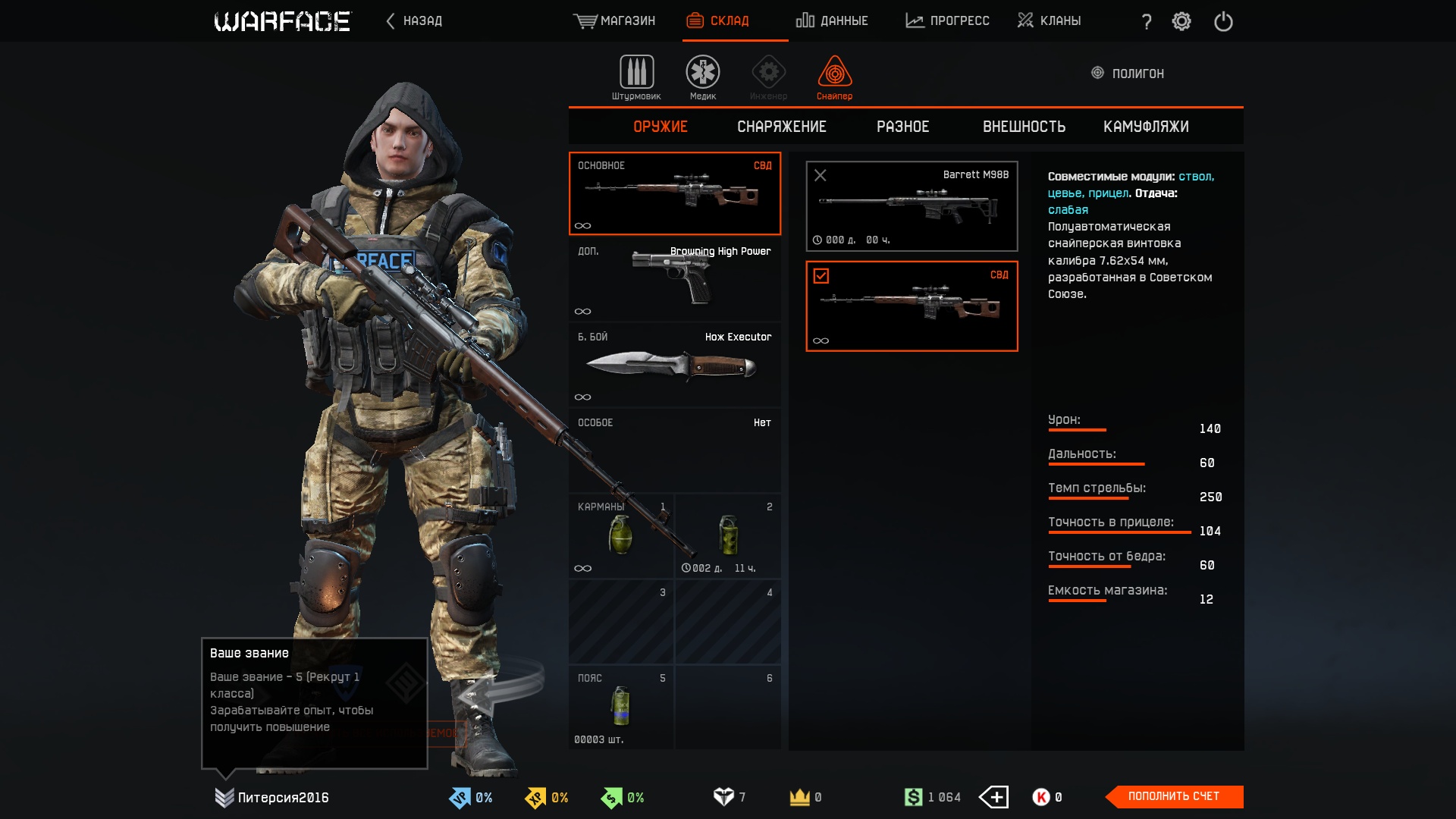Select the Hox Executor knife slot
1456x819 pixels.
point(674,366)
